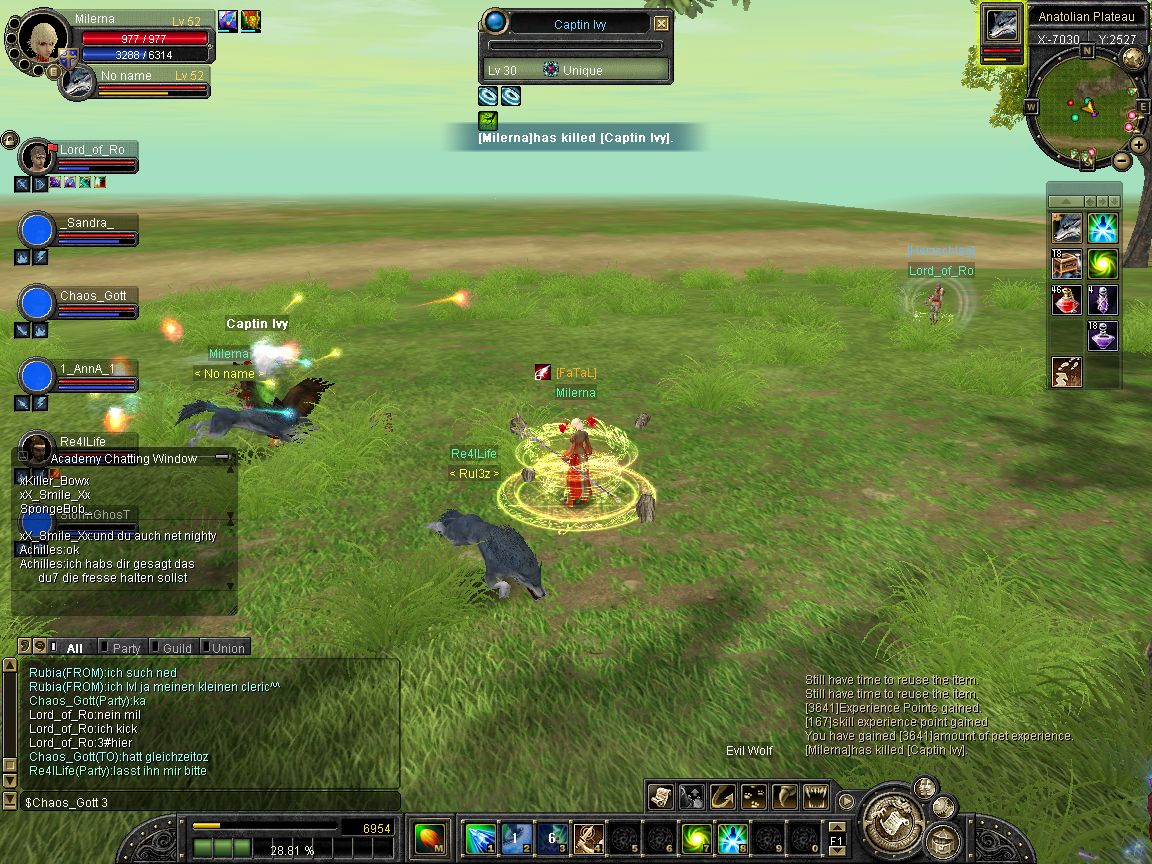Use the treasure chest item in side quickbar

1066,264
